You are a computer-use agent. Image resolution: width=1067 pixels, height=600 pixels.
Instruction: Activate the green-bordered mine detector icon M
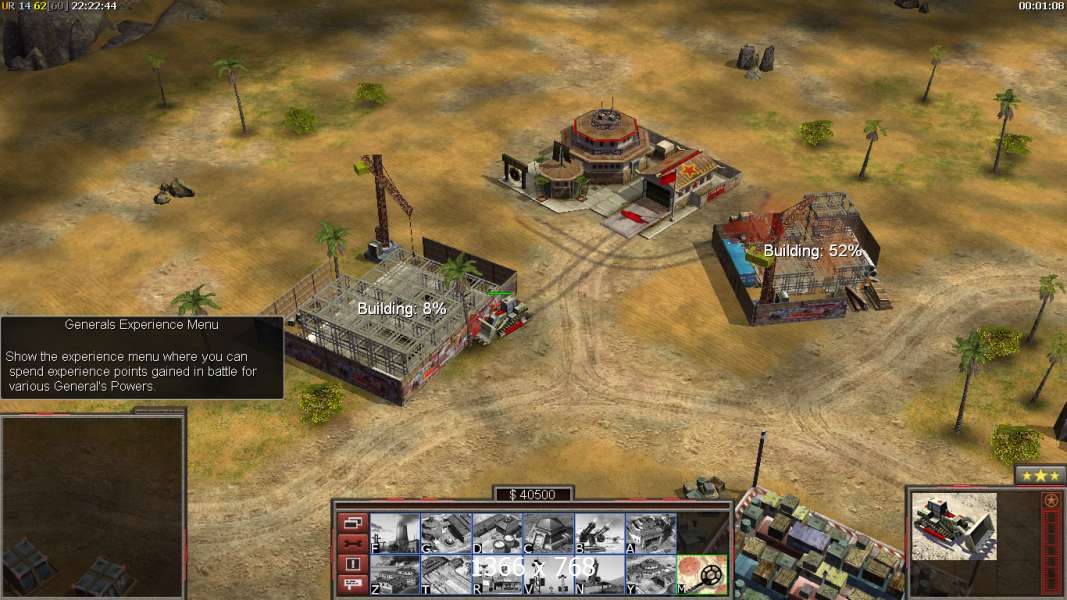(702, 574)
